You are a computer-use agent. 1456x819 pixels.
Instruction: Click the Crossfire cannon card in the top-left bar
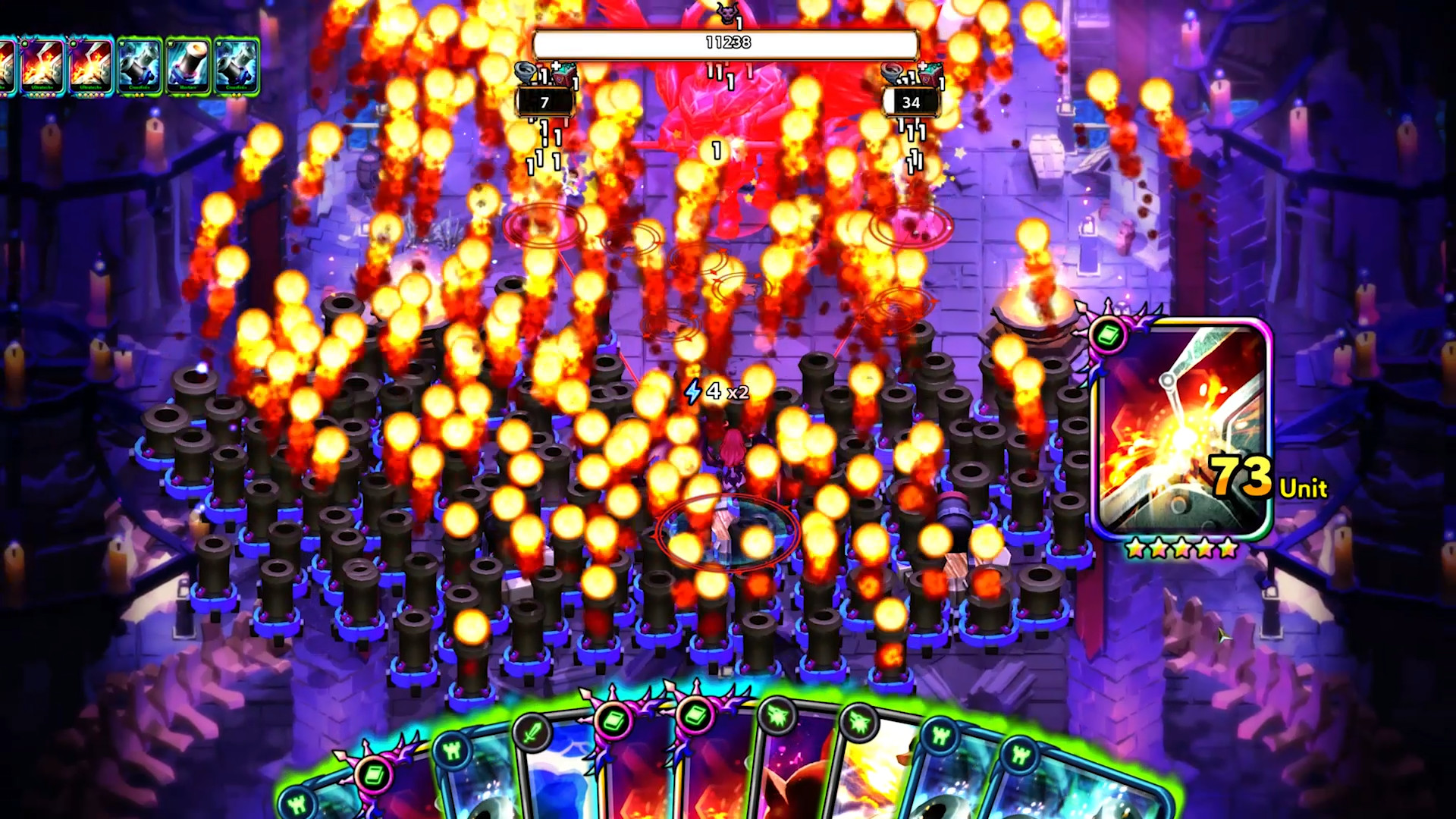[x=139, y=67]
